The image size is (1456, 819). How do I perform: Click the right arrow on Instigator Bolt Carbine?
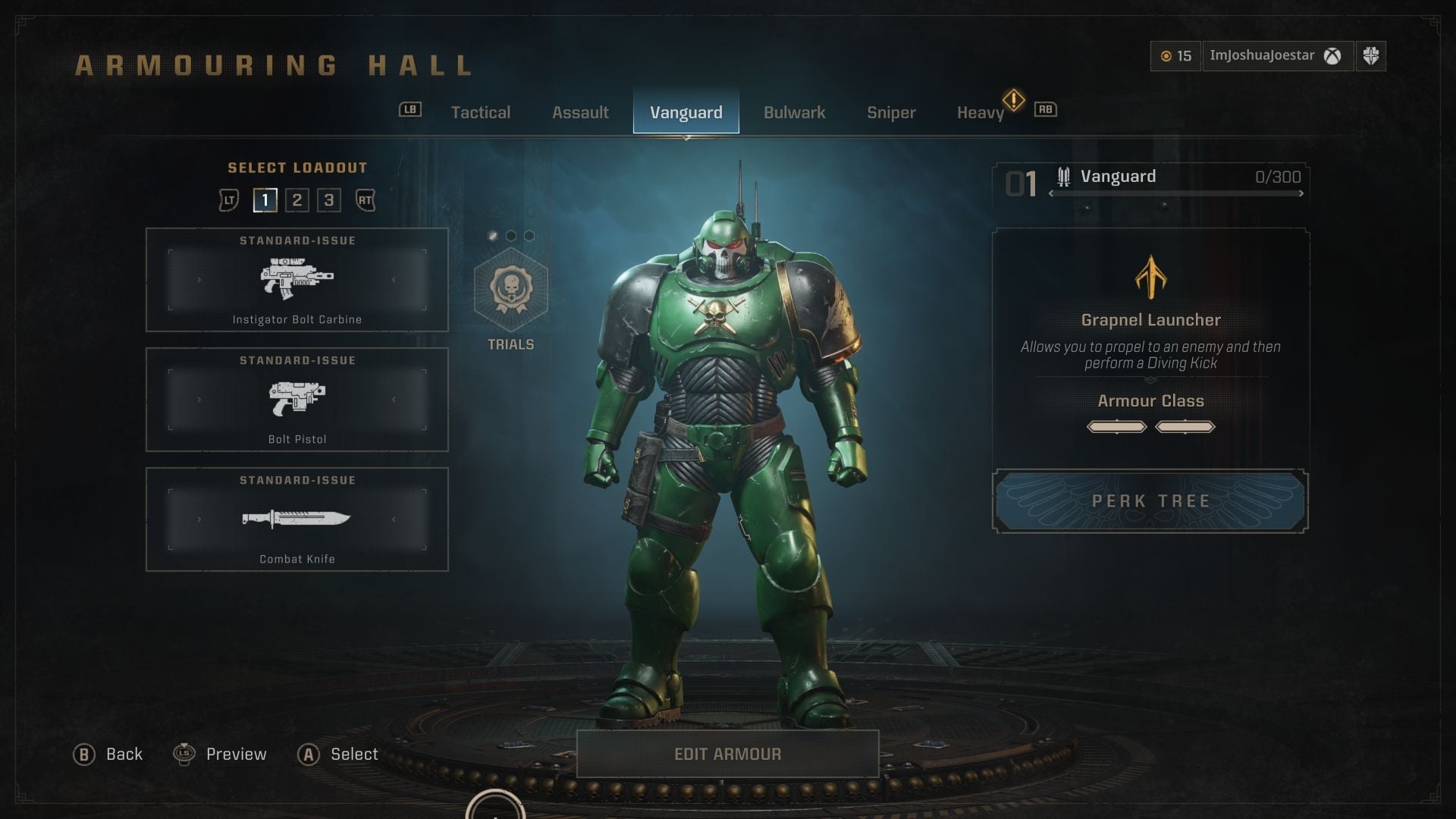click(x=395, y=279)
